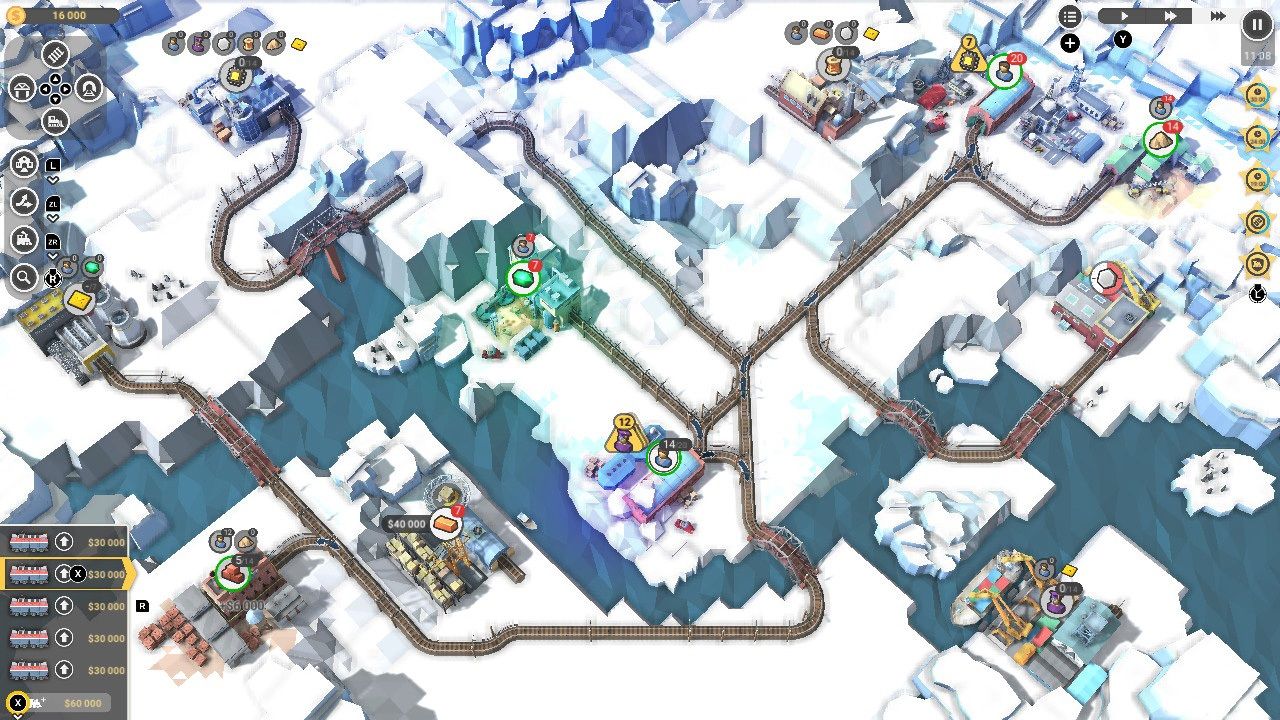The height and width of the screenshot is (720, 1280).
Task: Expand the ZL shortcut chevron
Action: (x=53, y=217)
